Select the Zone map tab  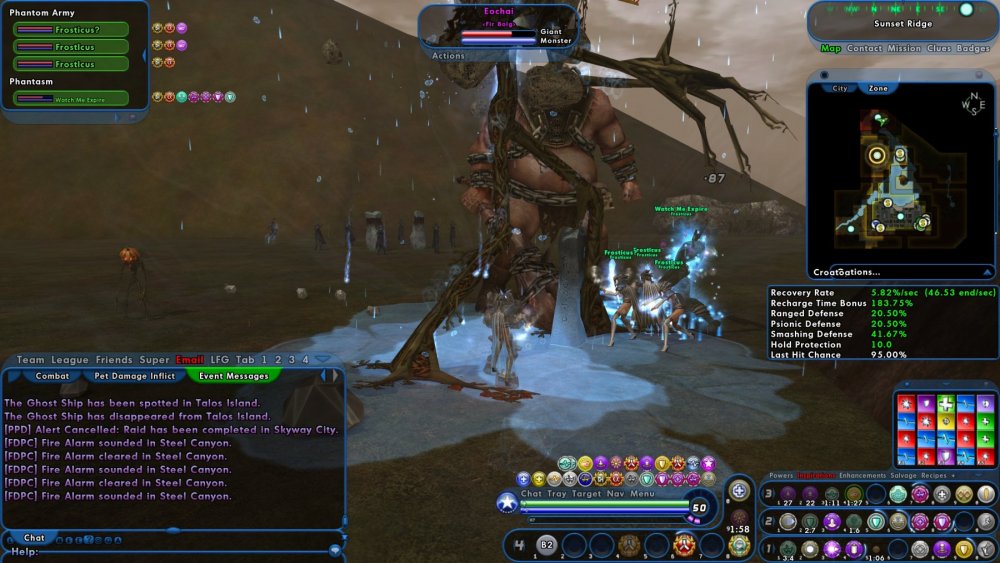point(878,88)
